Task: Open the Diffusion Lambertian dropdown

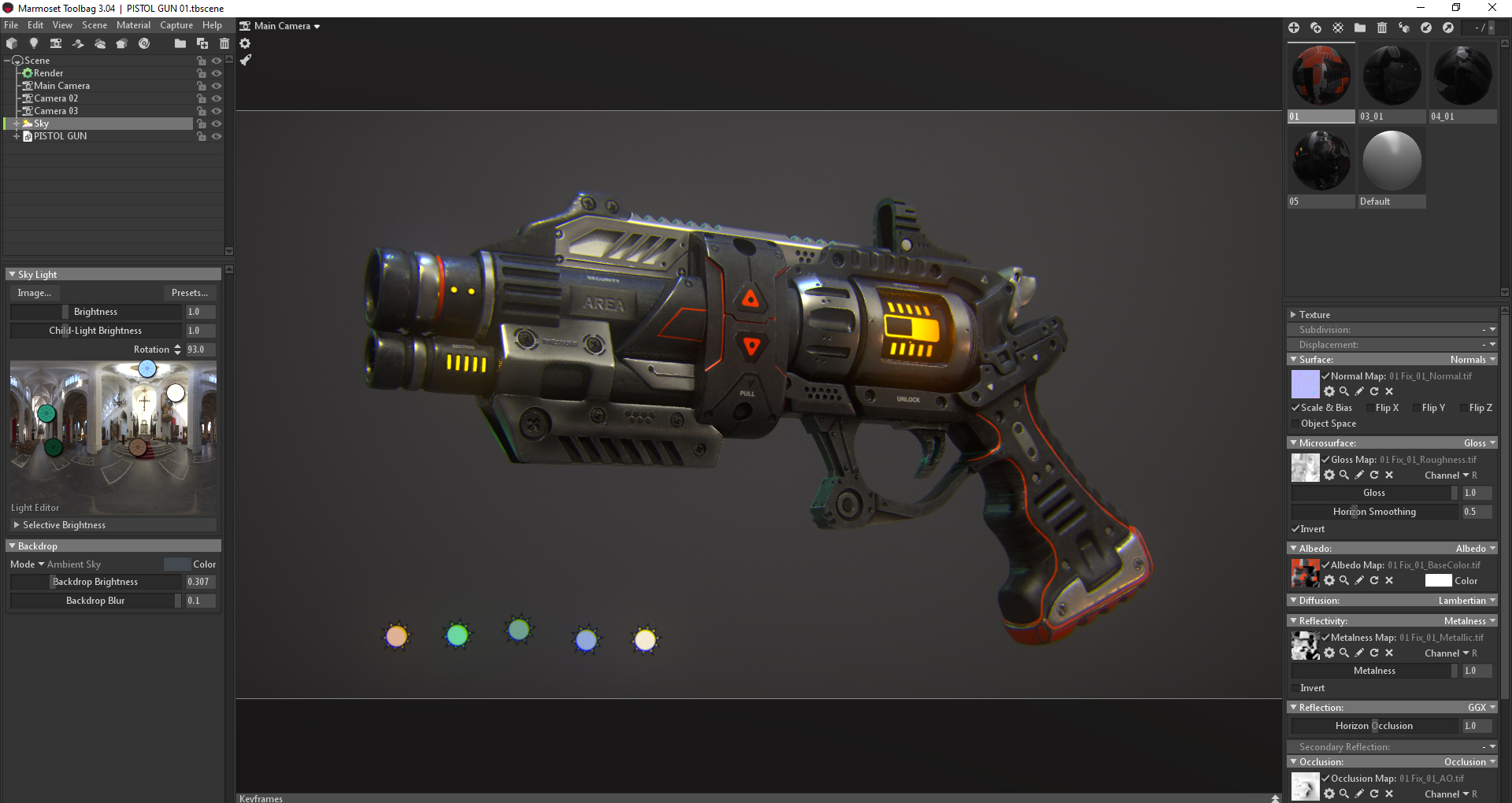Action: (1466, 601)
